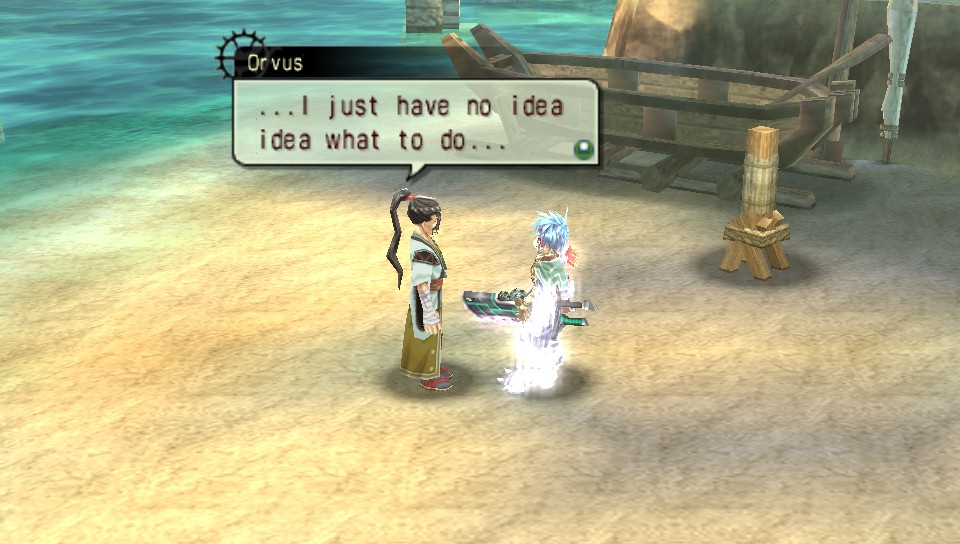
Task: Advance Orvus's "no idea" speech bubble
Action: 410,123
